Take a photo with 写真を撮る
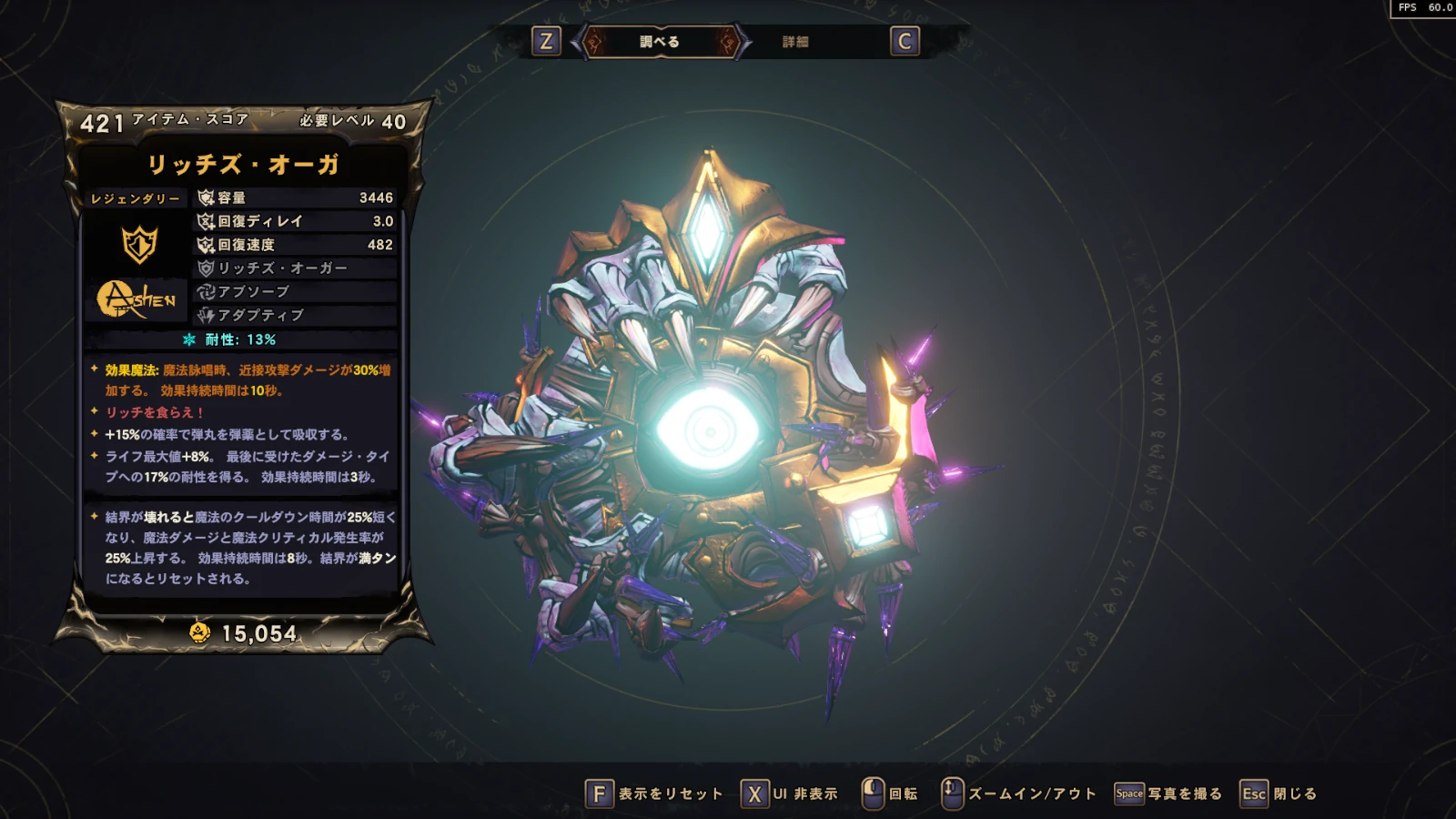 pos(1168,794)
